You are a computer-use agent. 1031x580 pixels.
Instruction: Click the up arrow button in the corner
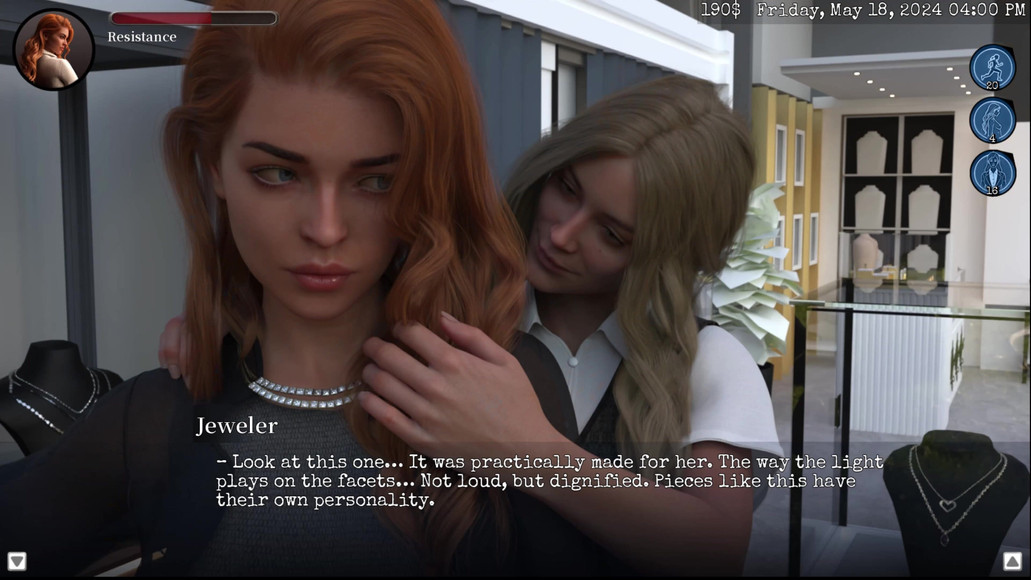(x=1012, y=561)
